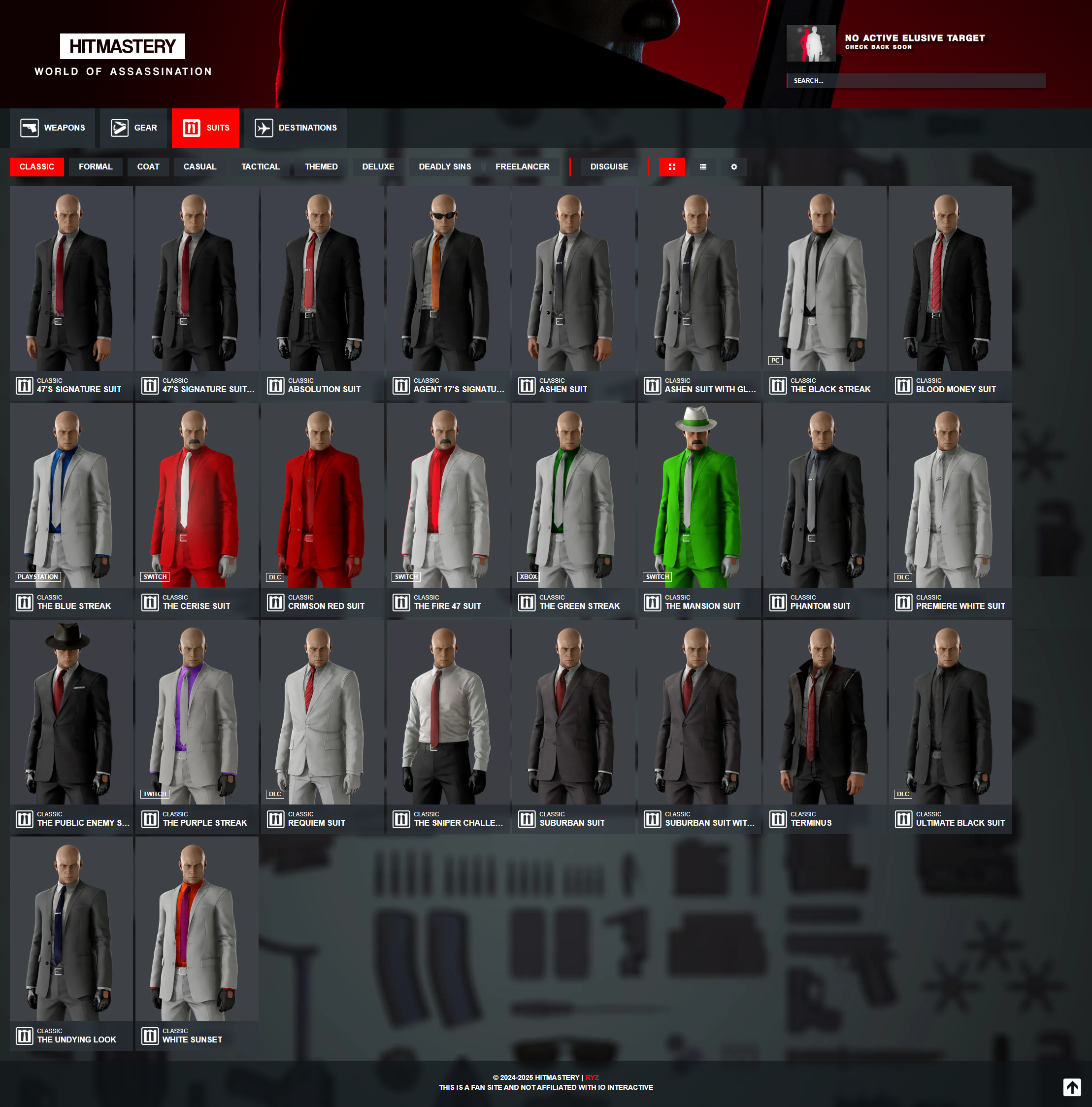Select the Deadly Sins filter

445,167
